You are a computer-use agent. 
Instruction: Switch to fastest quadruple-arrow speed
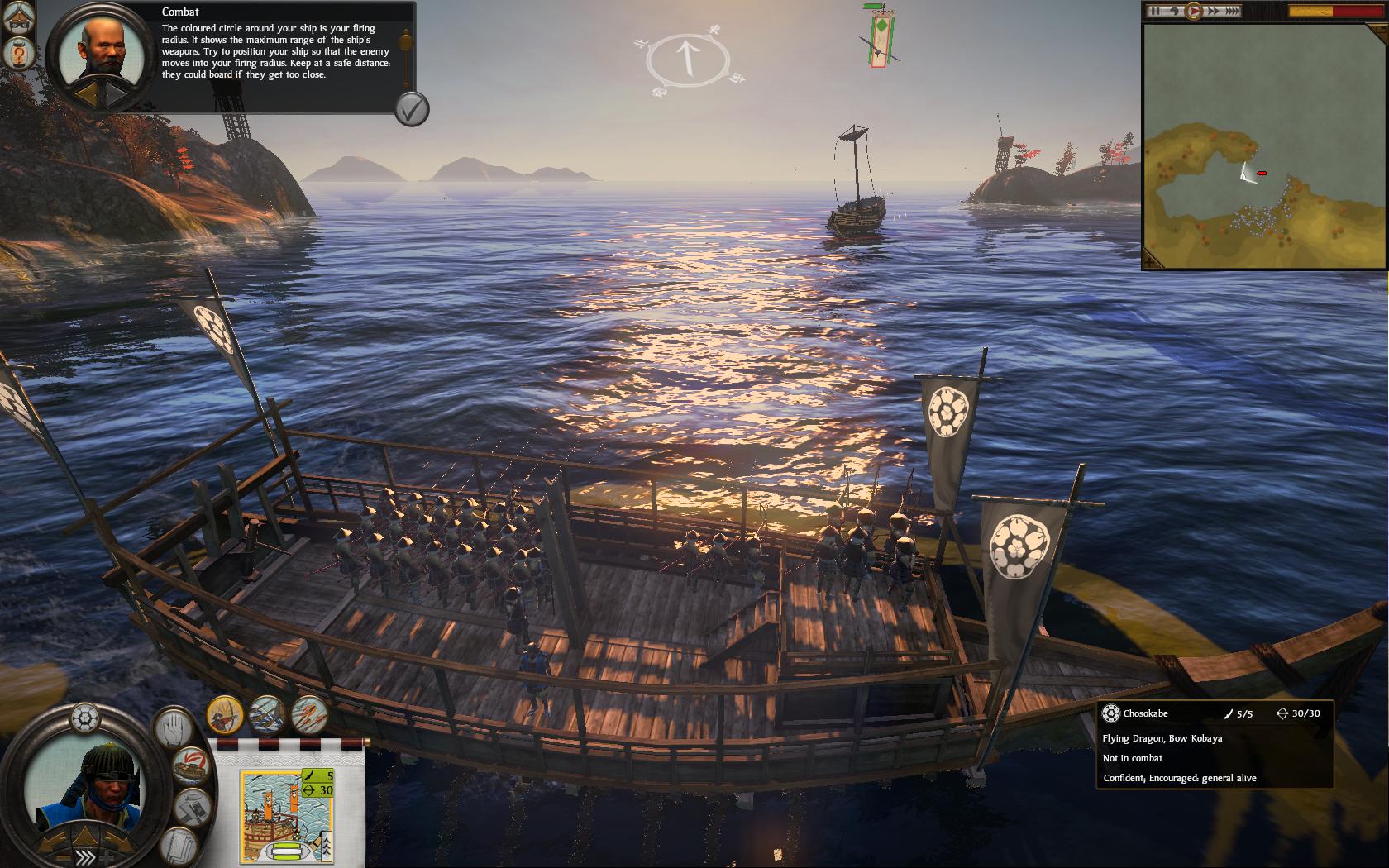click(1232, 12)
